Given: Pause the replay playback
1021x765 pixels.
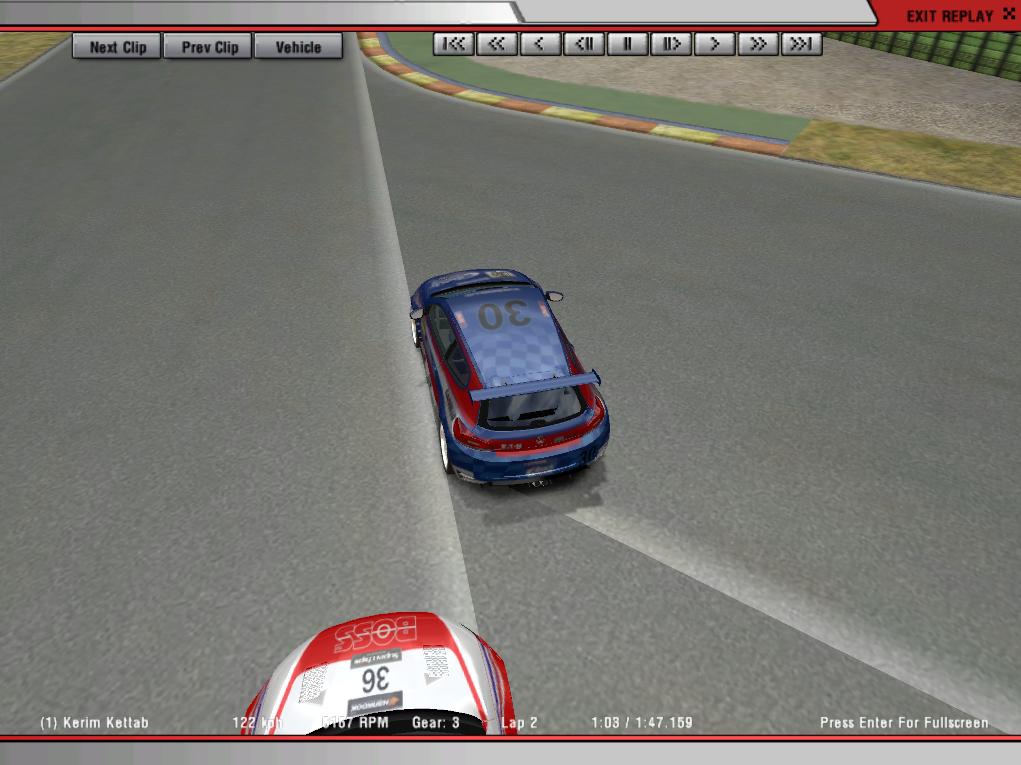Looking at the screenshot, I should pos(627,44).
